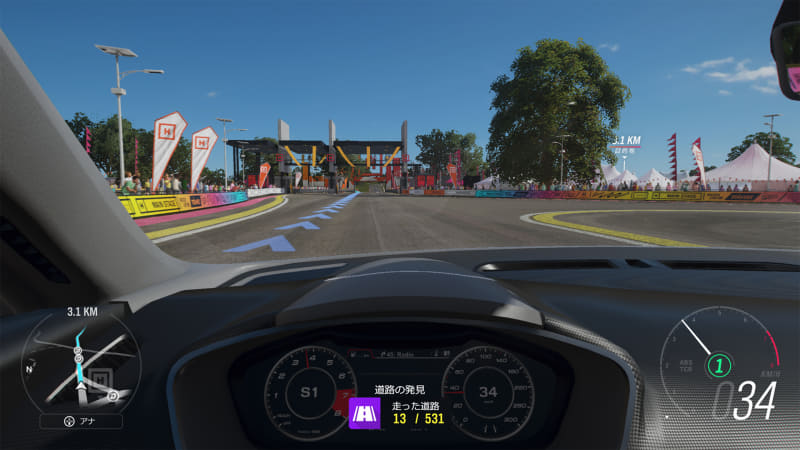This screenshot has width=800, height=450.
Task: Select the H festival marker on minimap
Action: pyautogui.click(x=99, y=378)
